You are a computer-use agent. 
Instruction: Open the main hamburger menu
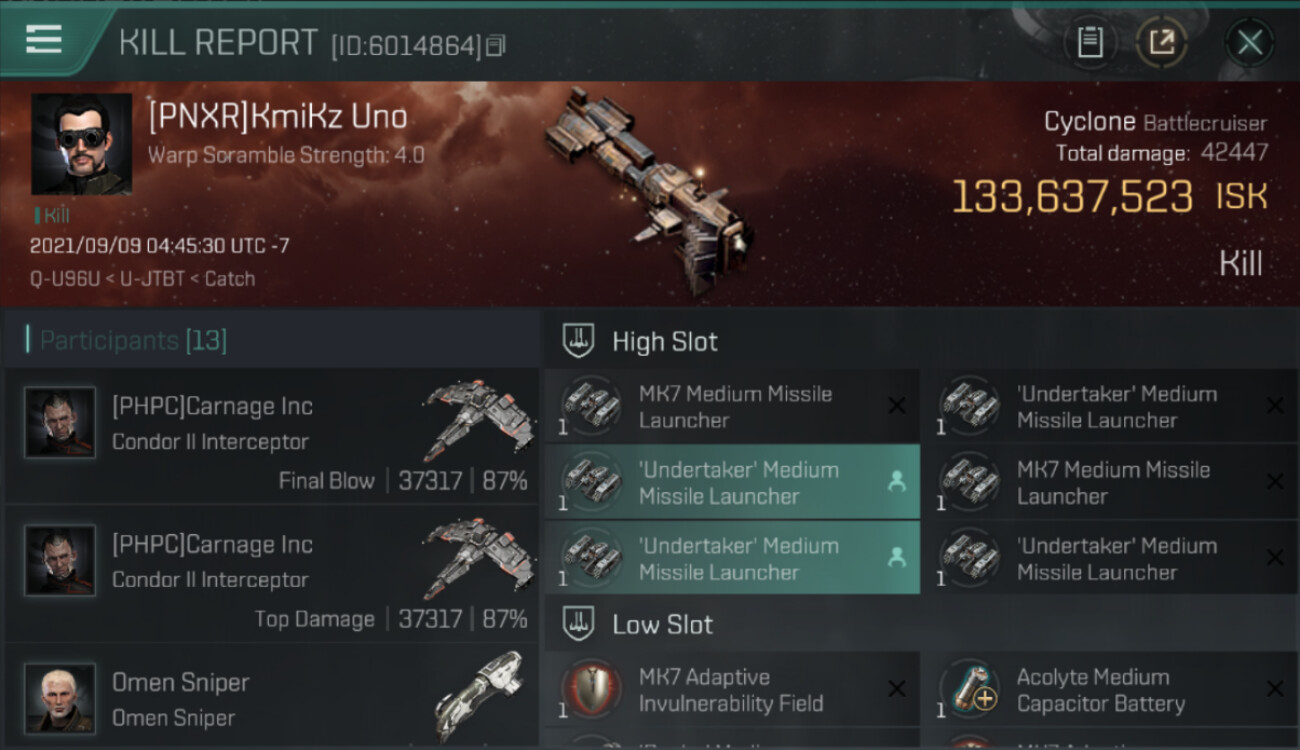45,40
